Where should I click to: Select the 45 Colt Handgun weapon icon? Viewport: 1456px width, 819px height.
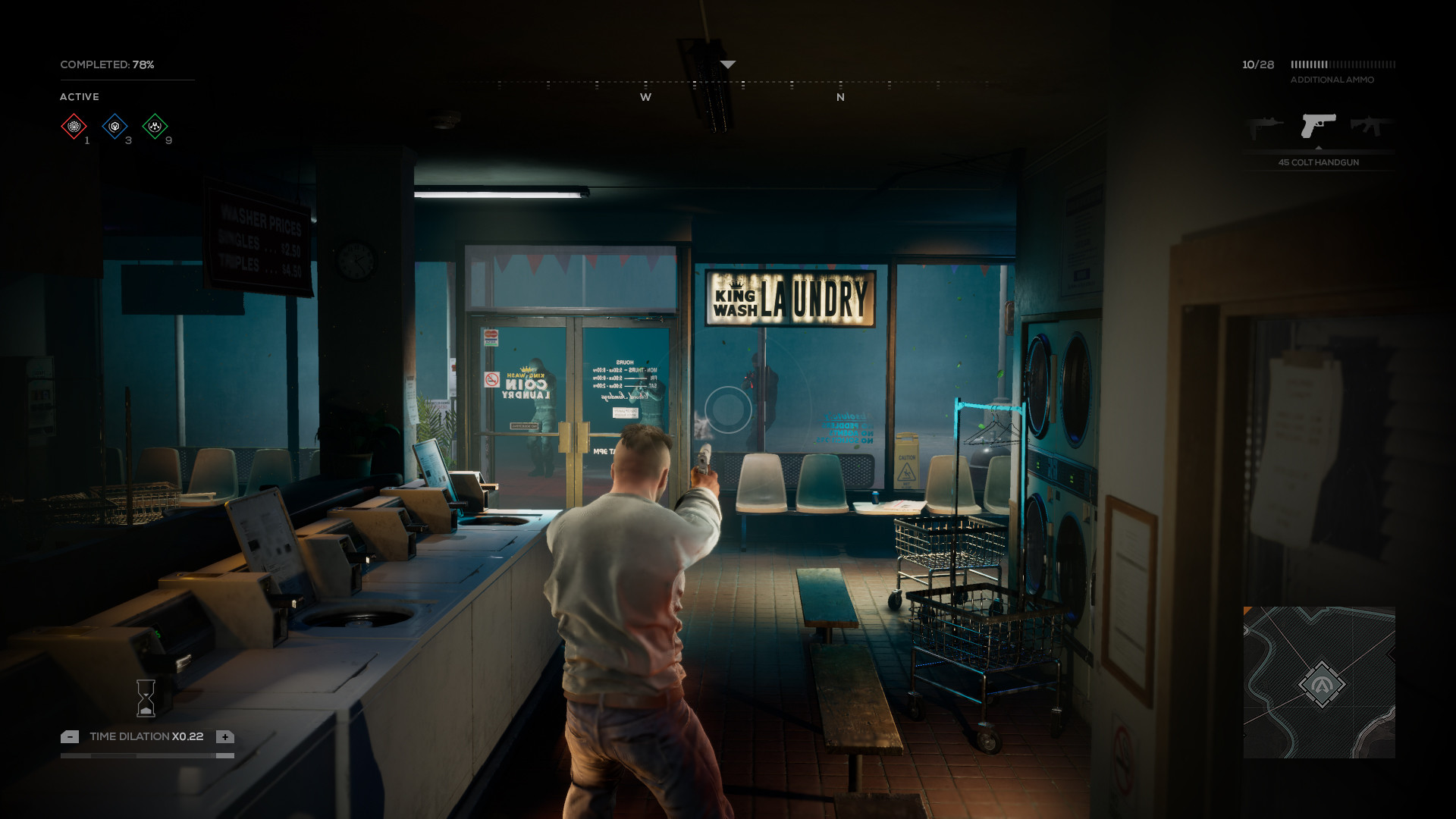(1317, 126)
